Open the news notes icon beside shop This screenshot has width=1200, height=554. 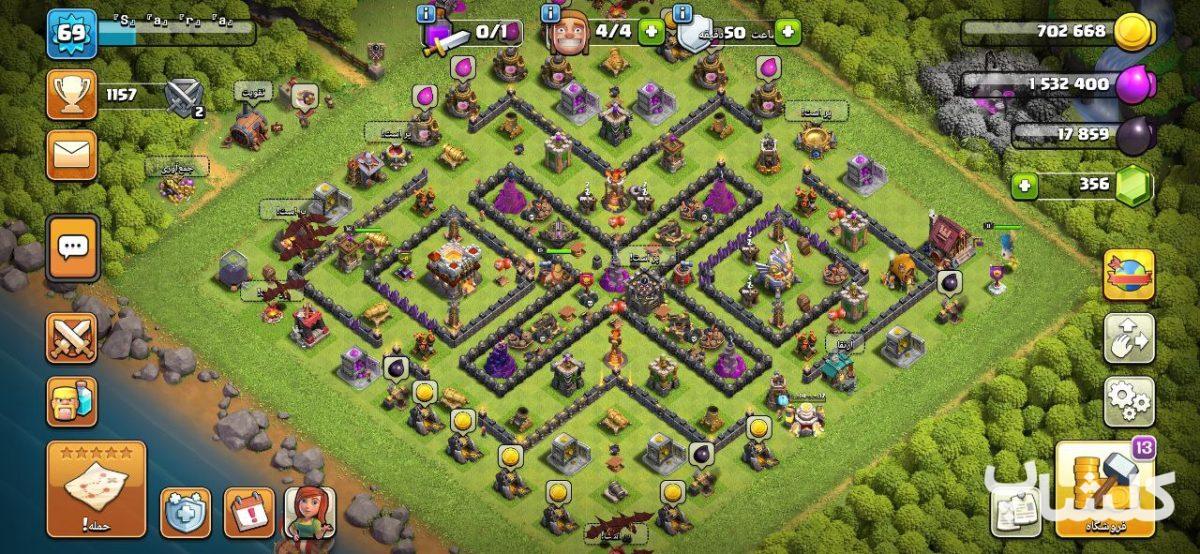coord(1015,514)
